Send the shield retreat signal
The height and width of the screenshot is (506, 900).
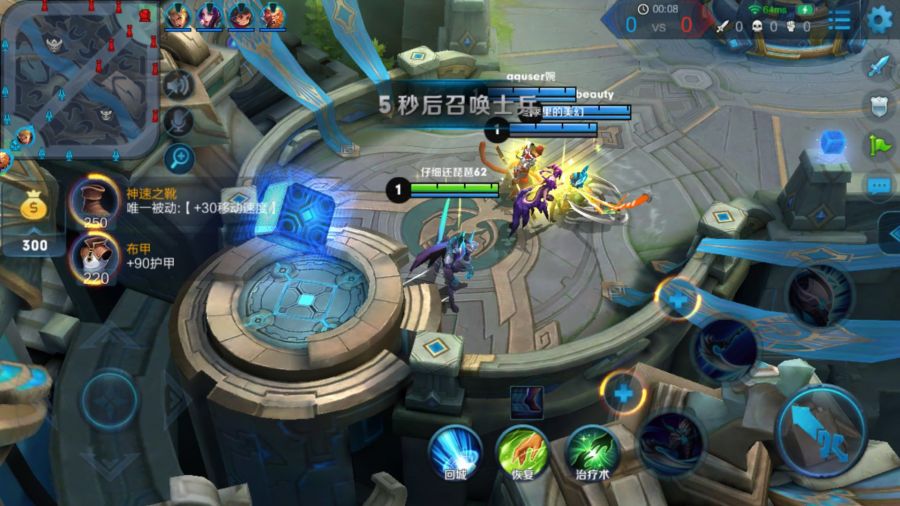coord(878,105)
